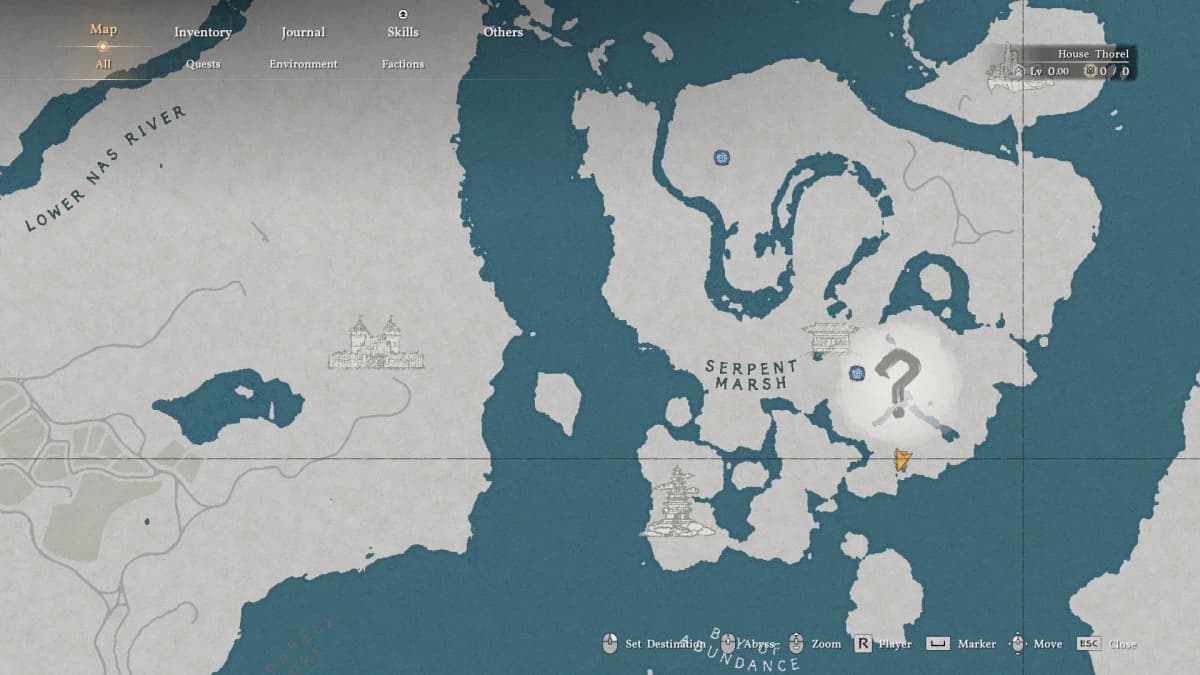Click the blue marker beside Serpent Marsh label
The height and width of the screenshot is (675, 1200).
pos(857,373)
